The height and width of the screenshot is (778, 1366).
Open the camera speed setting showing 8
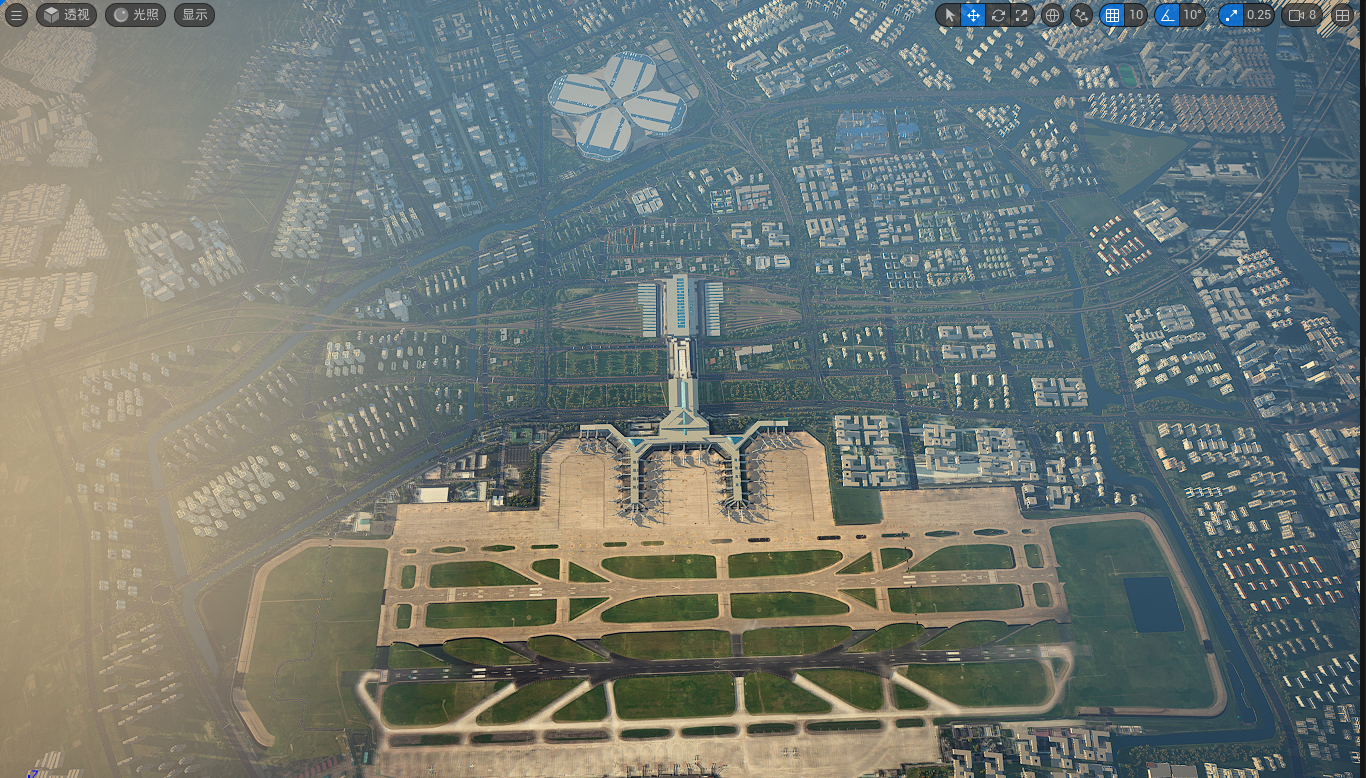tap(1302, 15)
